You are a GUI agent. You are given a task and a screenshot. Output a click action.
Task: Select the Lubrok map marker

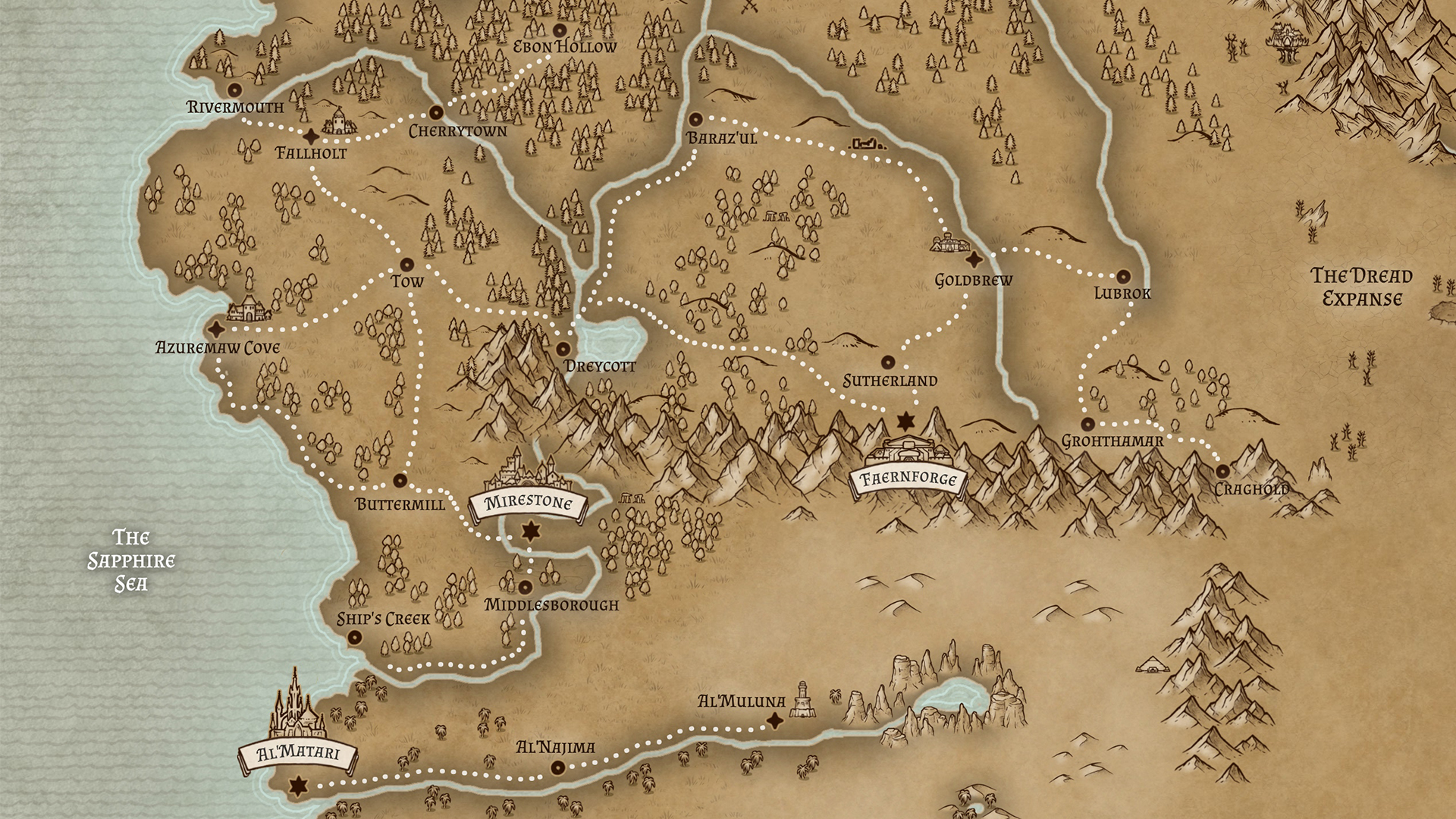tap(1123, 277)
